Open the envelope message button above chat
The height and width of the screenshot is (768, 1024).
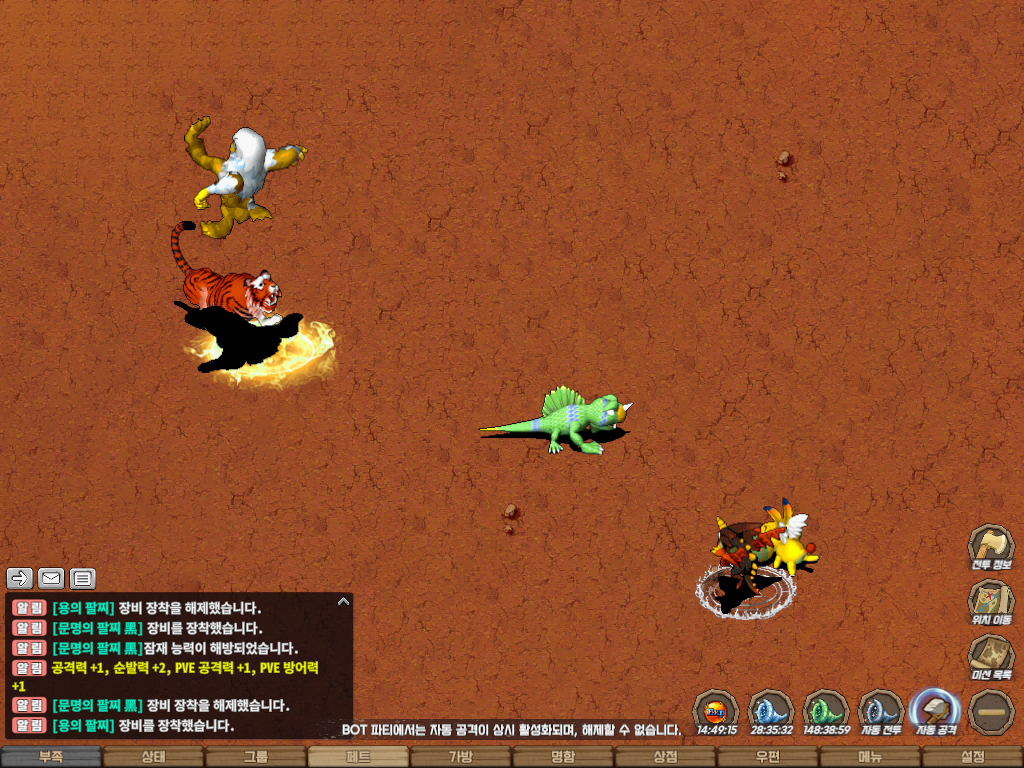[x=51, y=577]
